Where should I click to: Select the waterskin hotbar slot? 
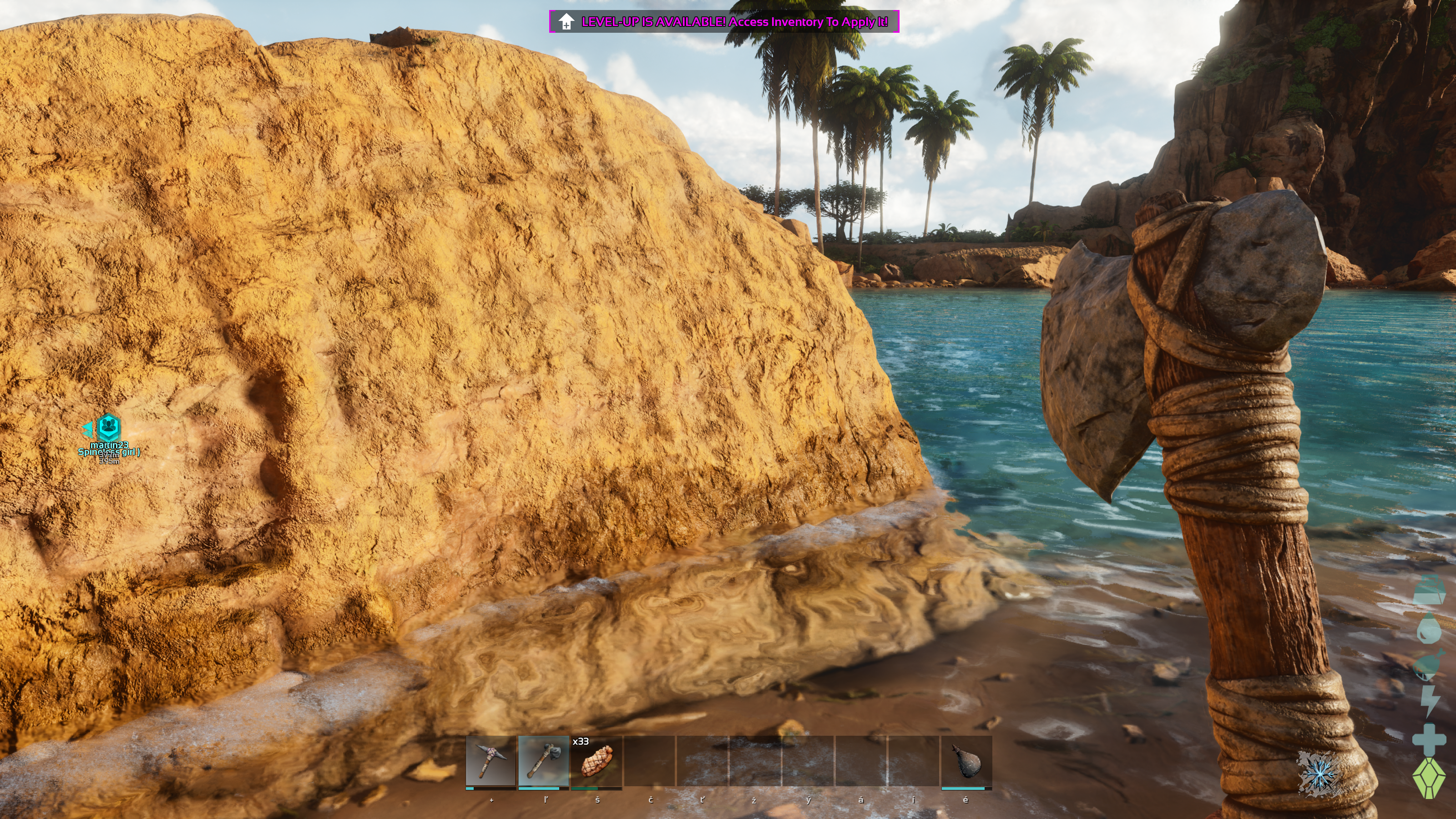[x=966, y=761]
